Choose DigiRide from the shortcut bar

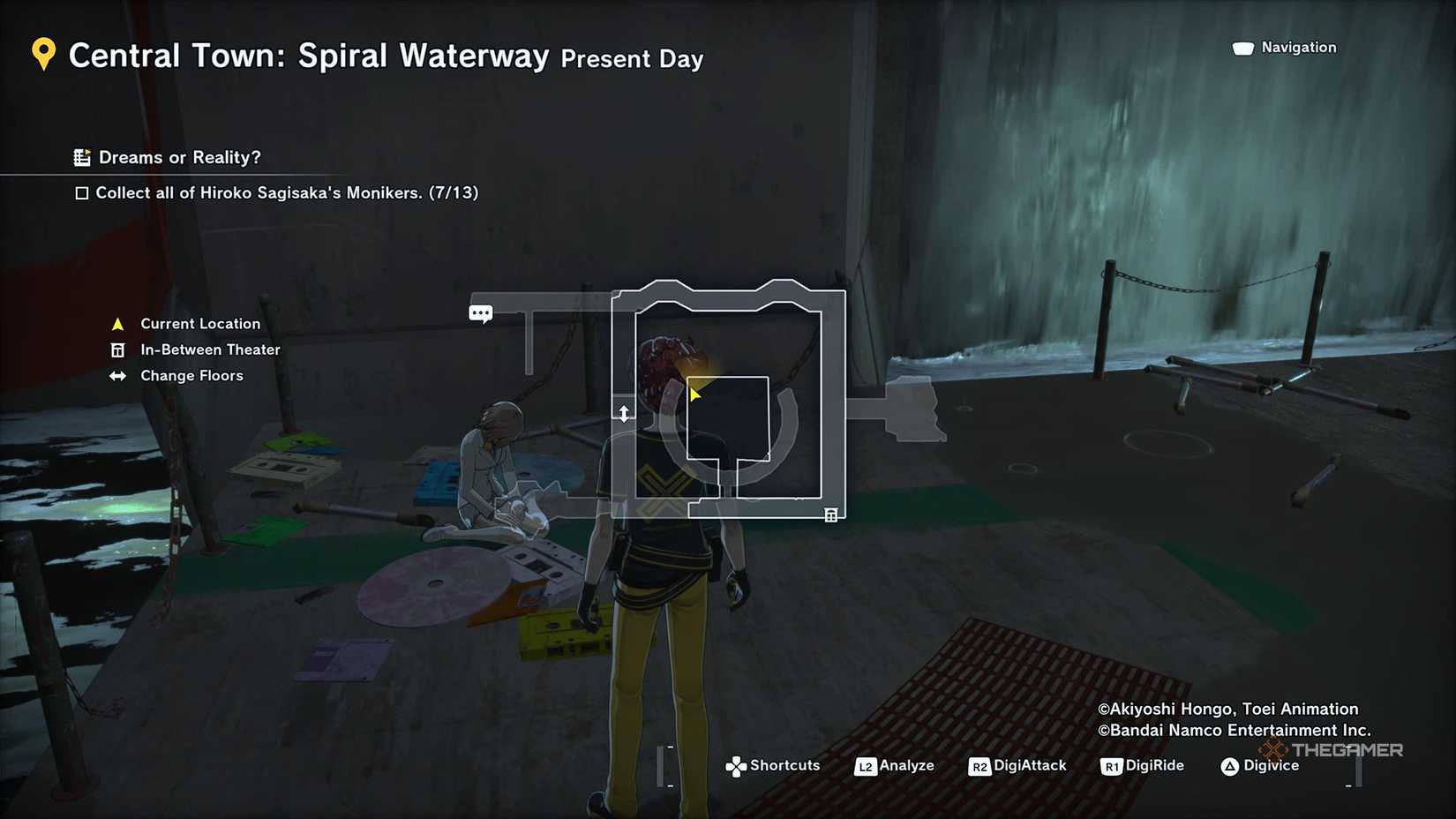coord(1154,765)
